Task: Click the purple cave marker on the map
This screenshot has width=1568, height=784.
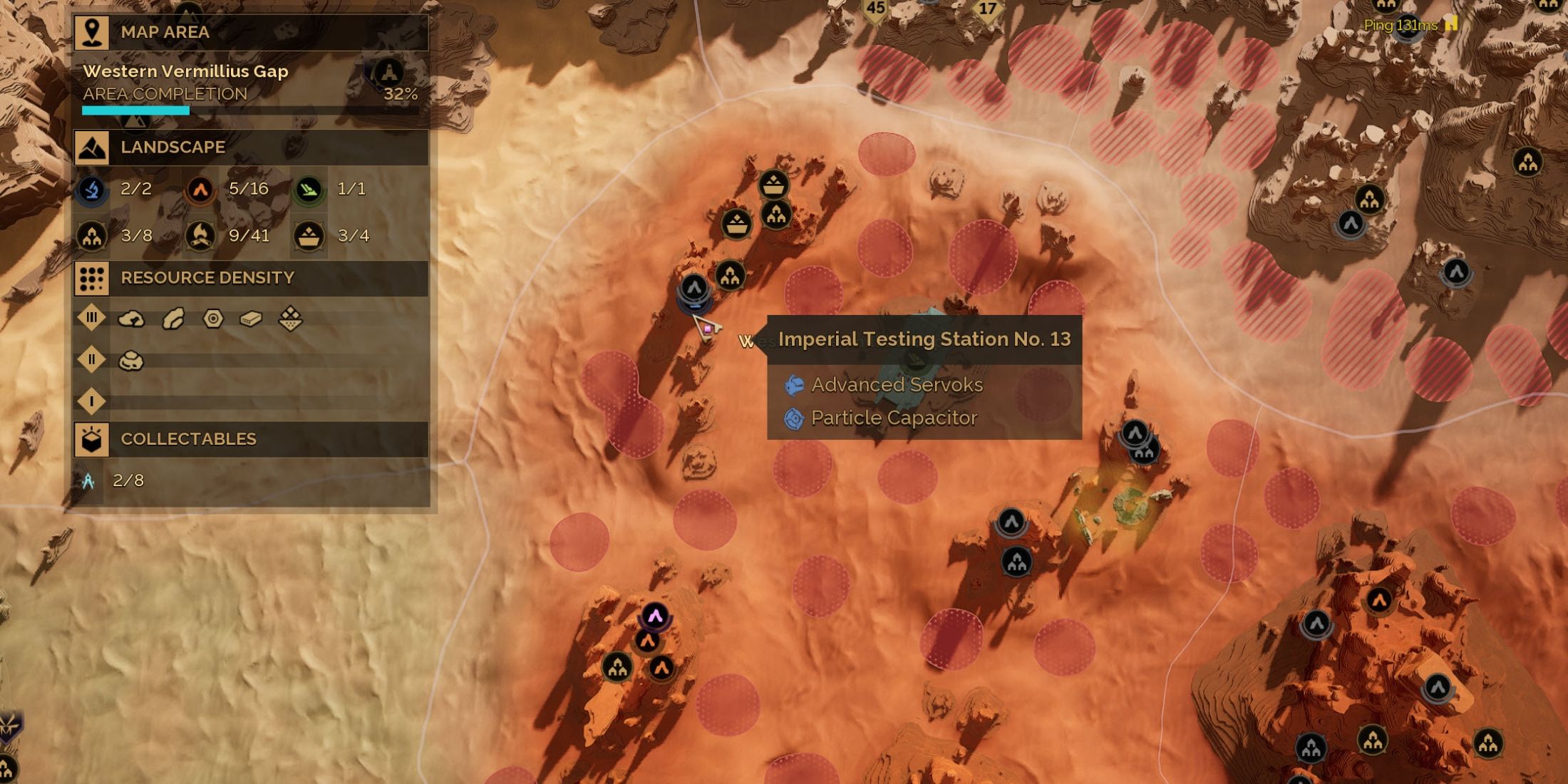Action: pyautogui.click(x=655, y=615)
